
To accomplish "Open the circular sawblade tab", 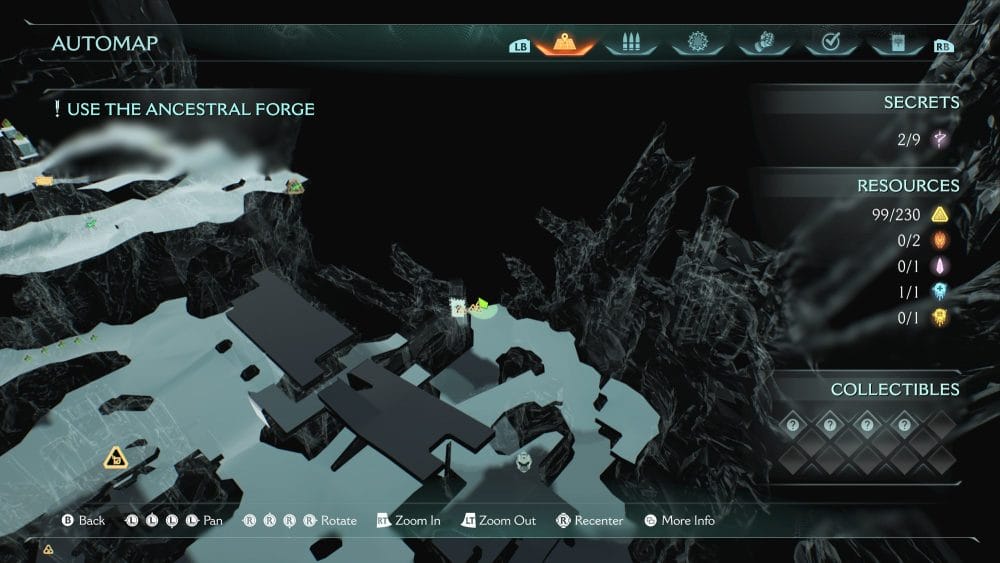I will coord(696,44).
